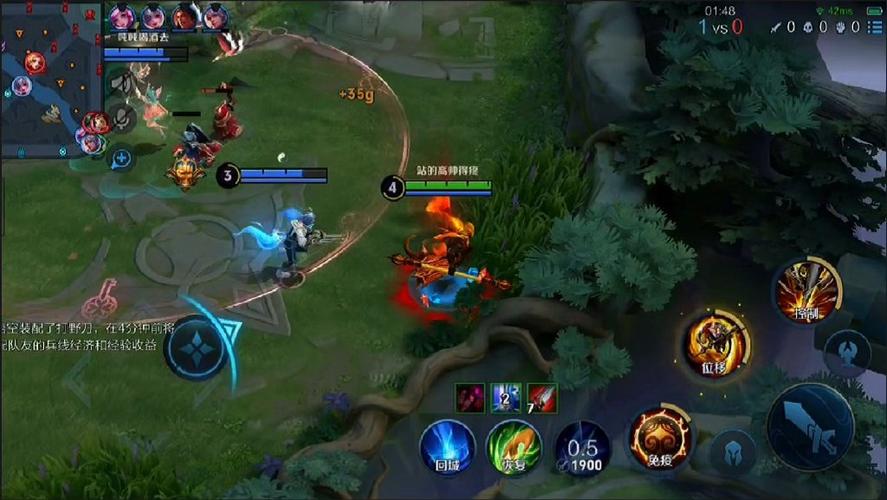Image resolution: width=887 pixels, height=500 pixels.
Task: Tap the helmet minion-attack button
Action: (732, 451)
